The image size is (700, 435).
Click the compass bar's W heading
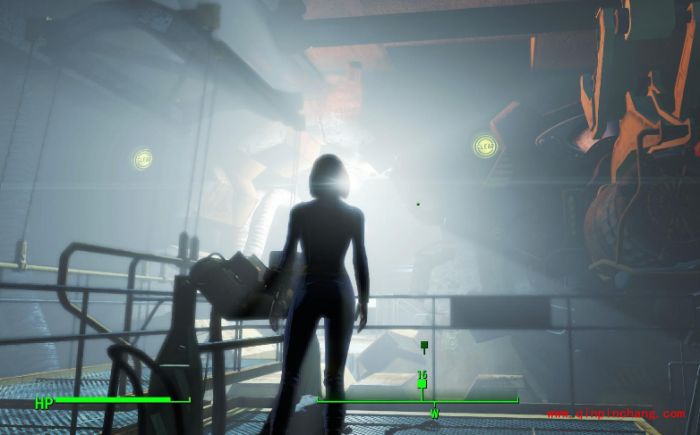(434, 412)
